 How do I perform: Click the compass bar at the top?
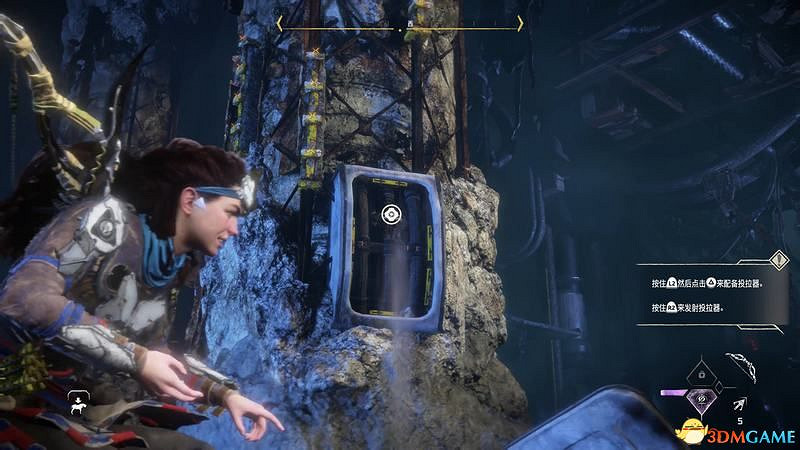point(400,23)
